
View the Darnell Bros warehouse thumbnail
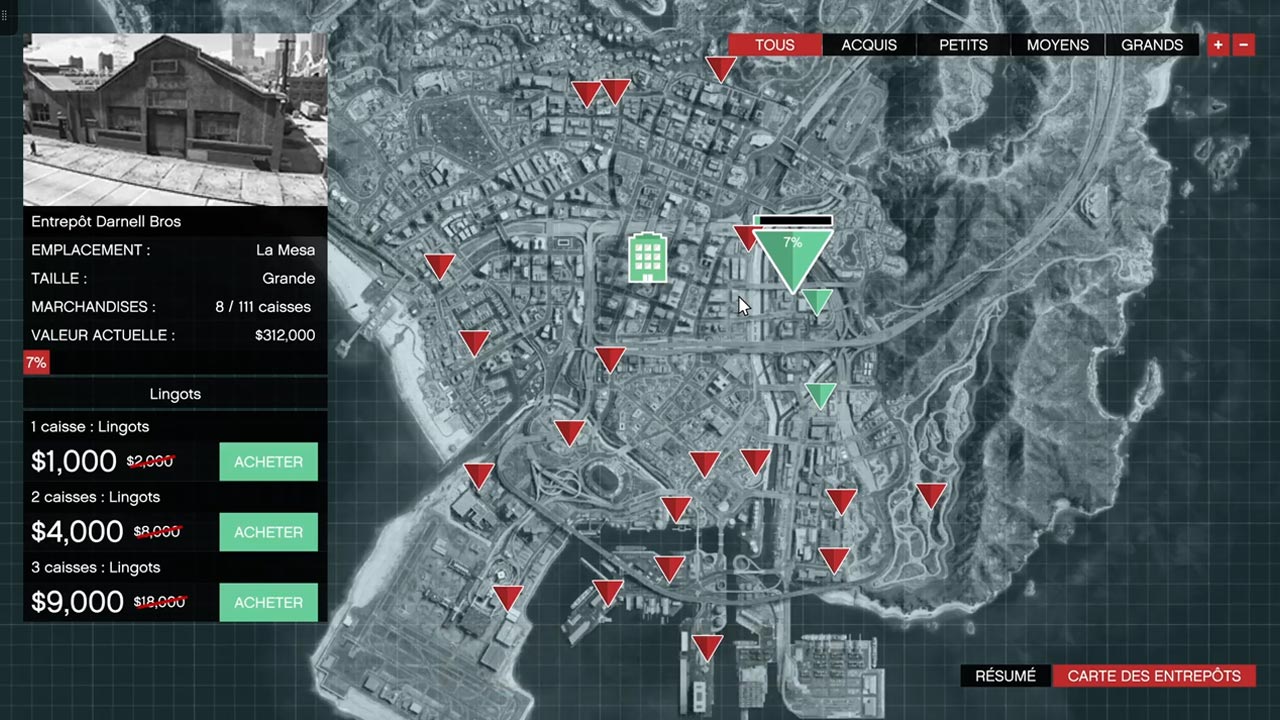coord(175,119)
